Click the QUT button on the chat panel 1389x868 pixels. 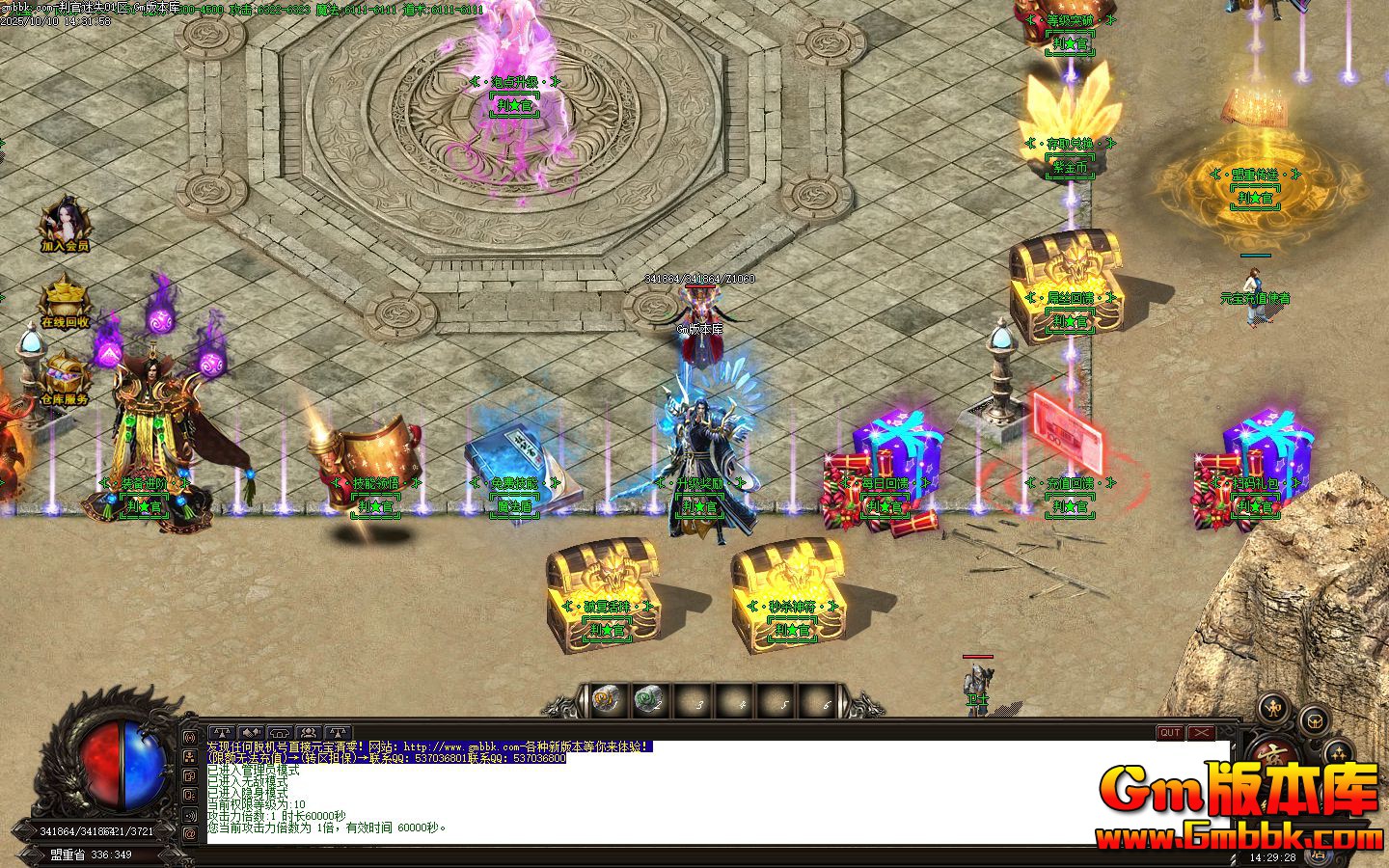pyautogui.click(x=1170, y=733)
